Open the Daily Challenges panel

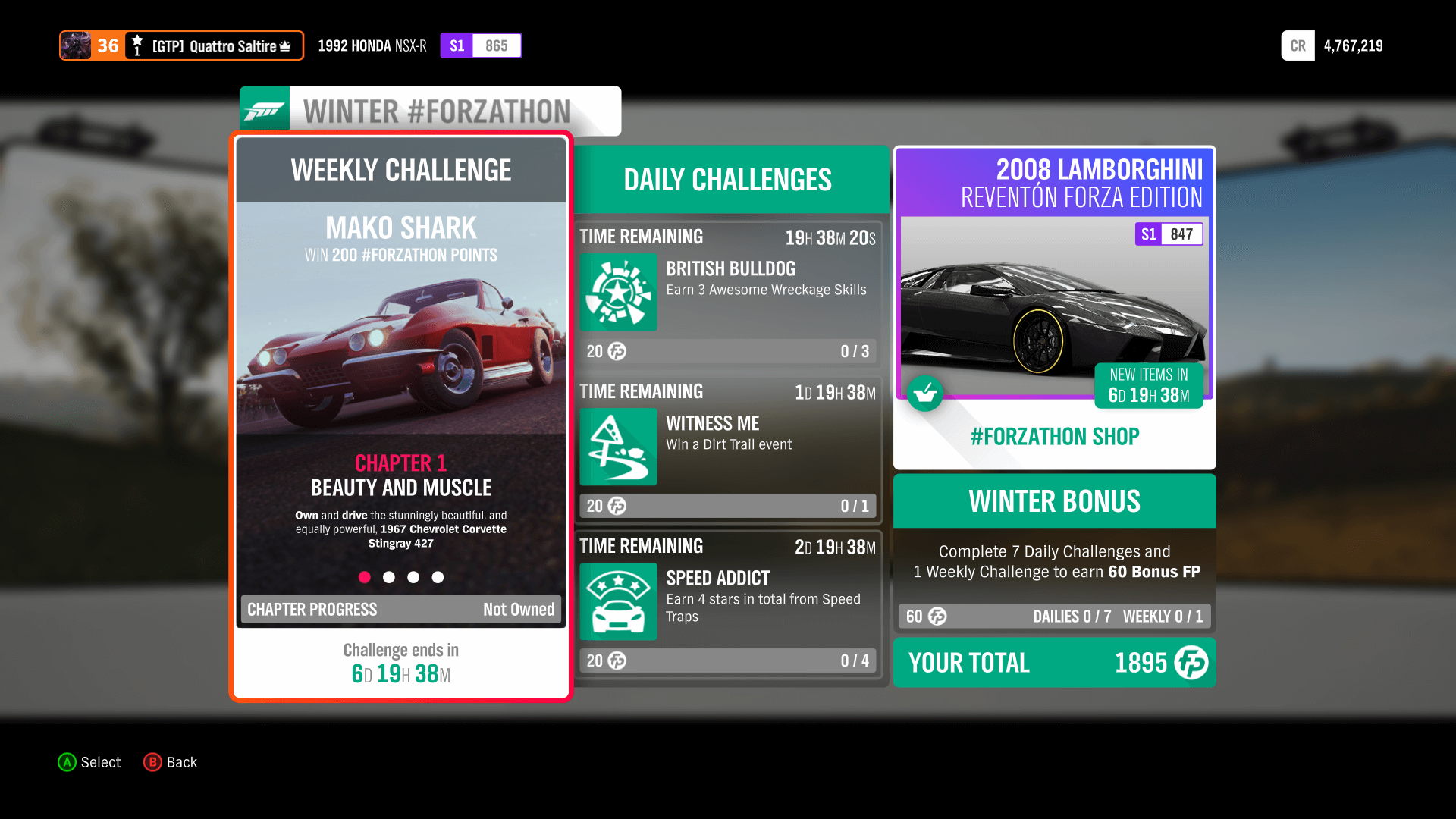727,179
